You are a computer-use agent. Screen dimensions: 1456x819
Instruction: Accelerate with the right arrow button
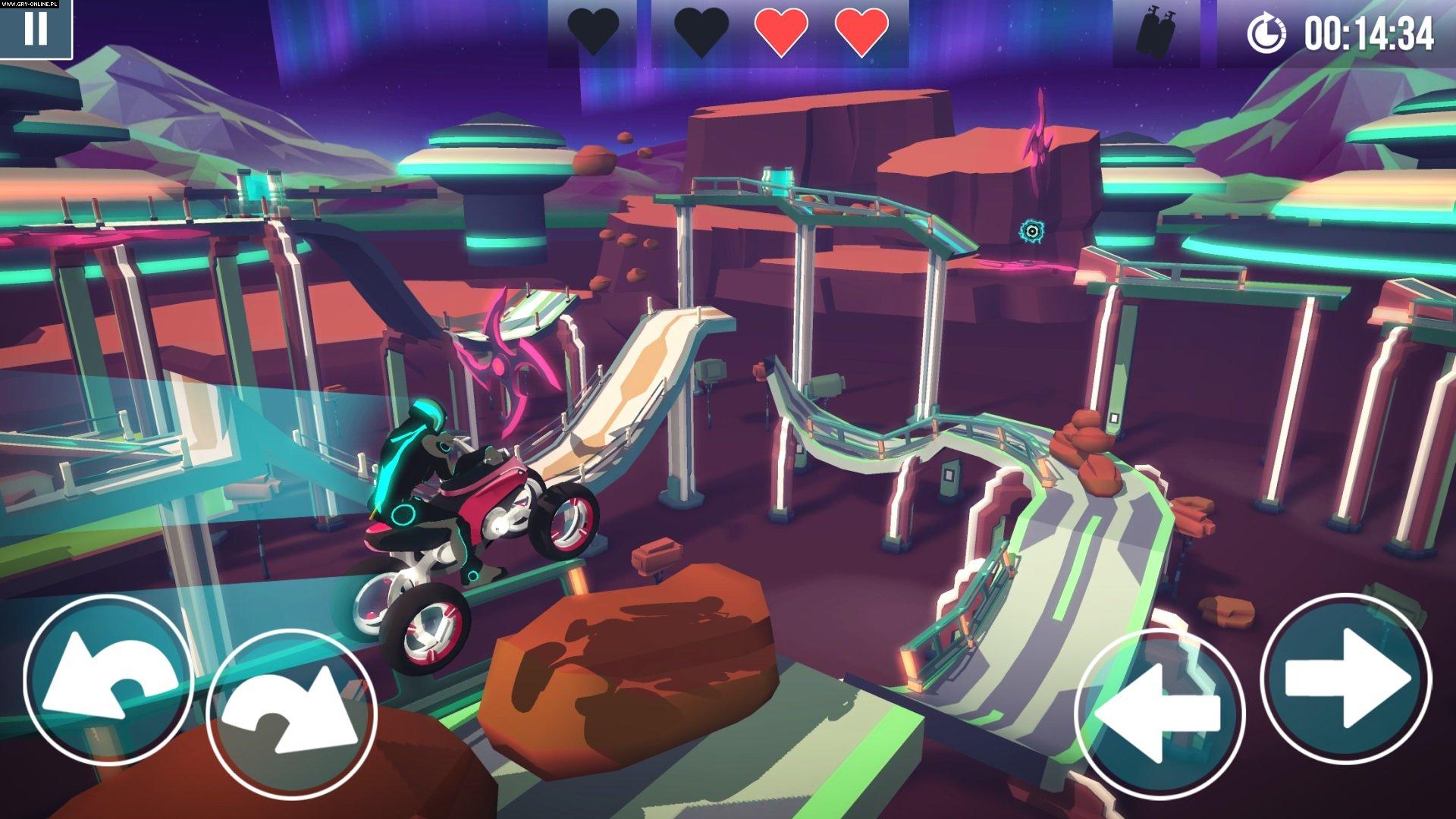[1346, 679]
